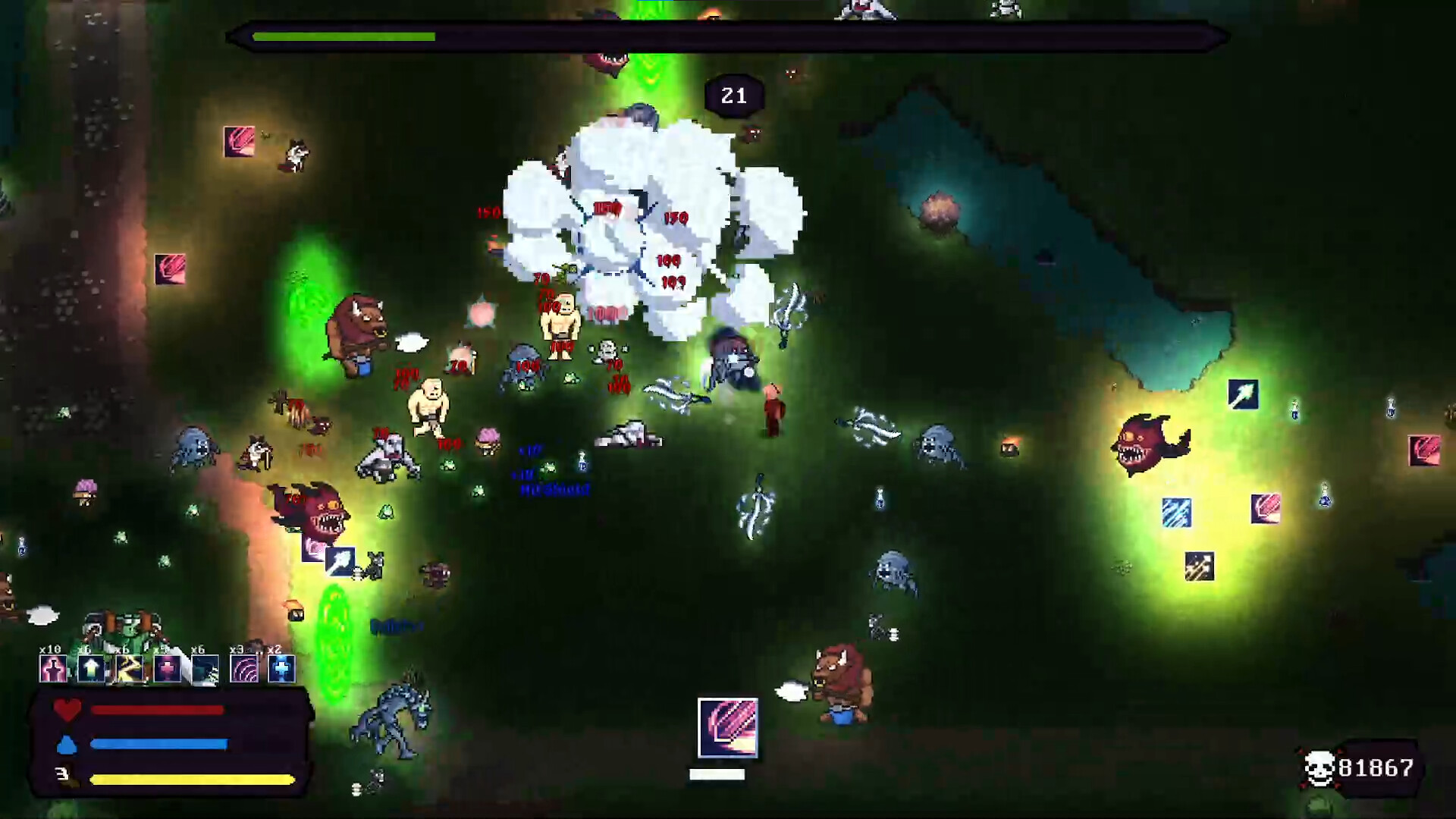Click the glowing arrow pickup near the right lake
The height and width of the screenshot is (819, 1456).
pos(1244,393)
